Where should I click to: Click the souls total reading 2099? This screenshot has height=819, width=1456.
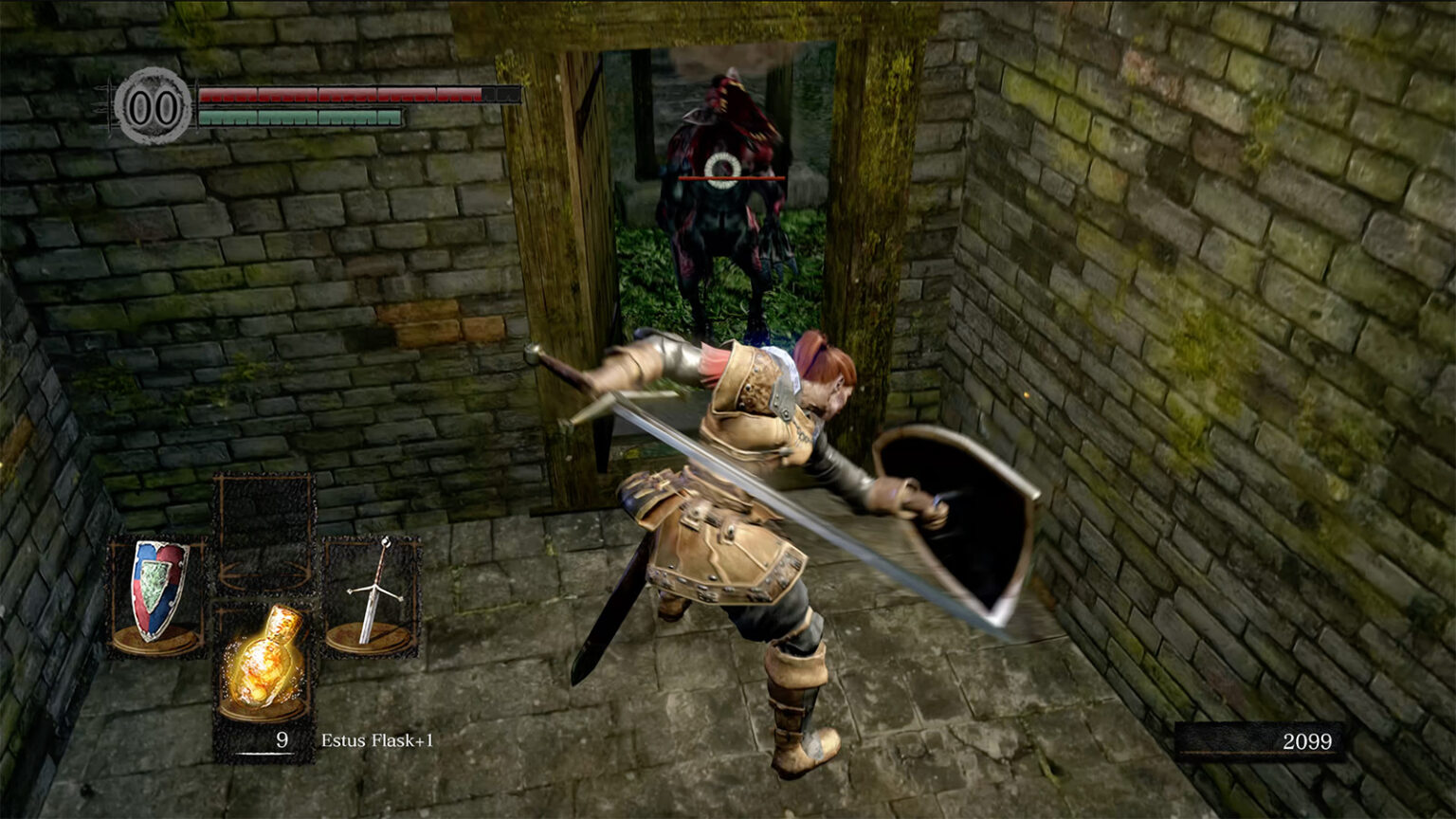1306,743
